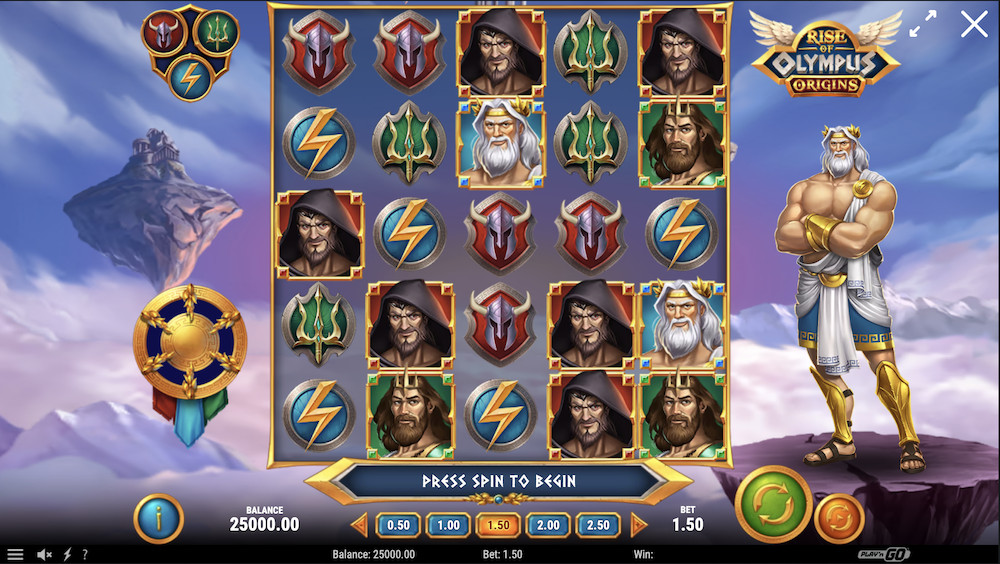Activate the orange auto-spin button
This screenshot has width=1000, height=564.
tap(838, 519)
